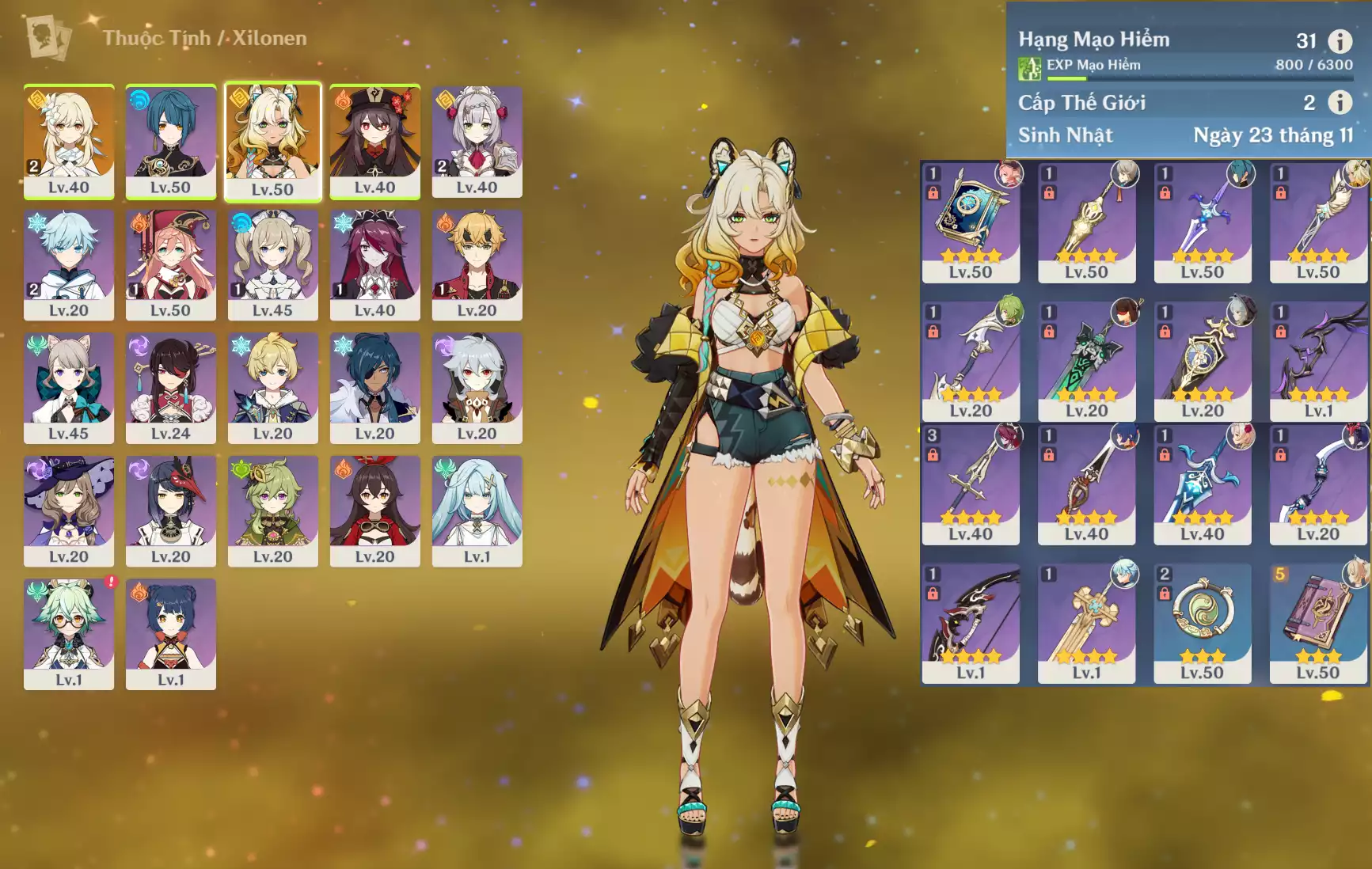Select Xiangling's level 1 portrait
Image resolution: width=1372 pixels, height=869 pixels.
(x=170, y=633)
